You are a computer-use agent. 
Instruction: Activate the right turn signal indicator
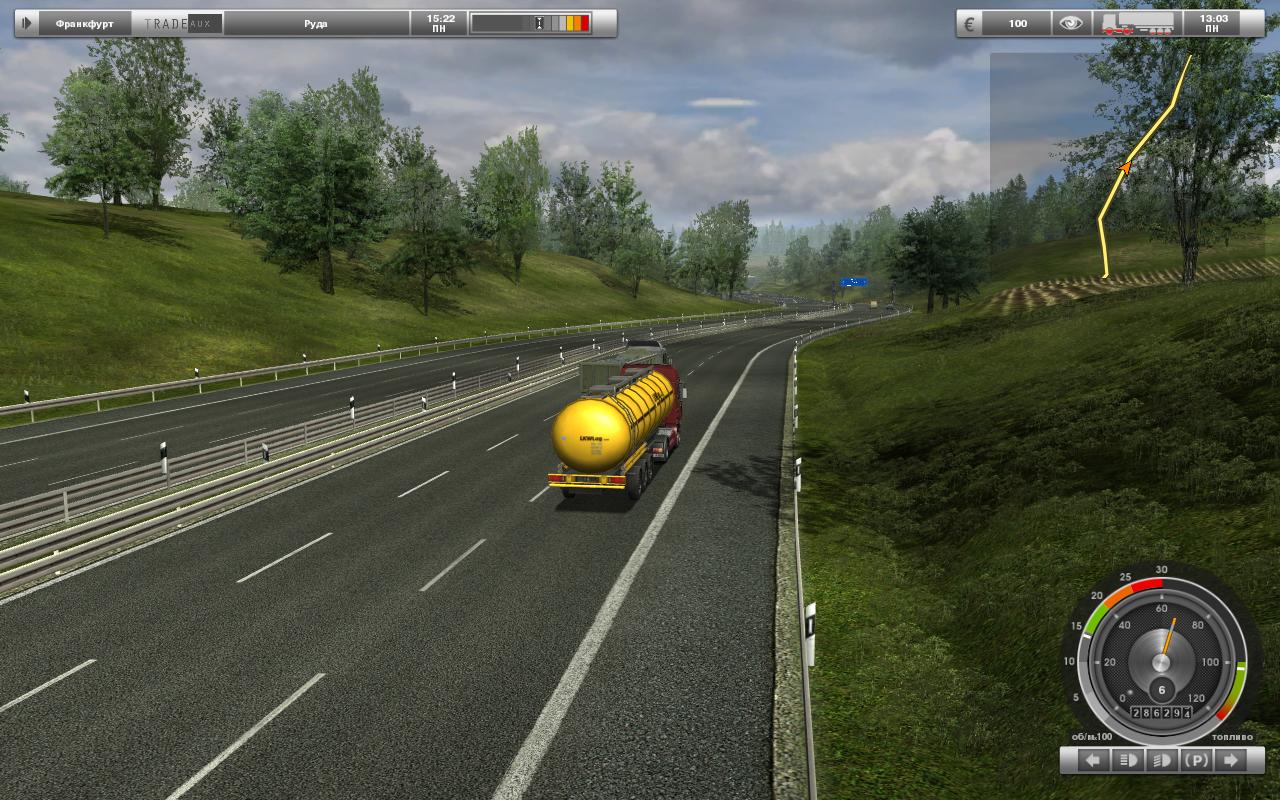tap(1230, 760)
